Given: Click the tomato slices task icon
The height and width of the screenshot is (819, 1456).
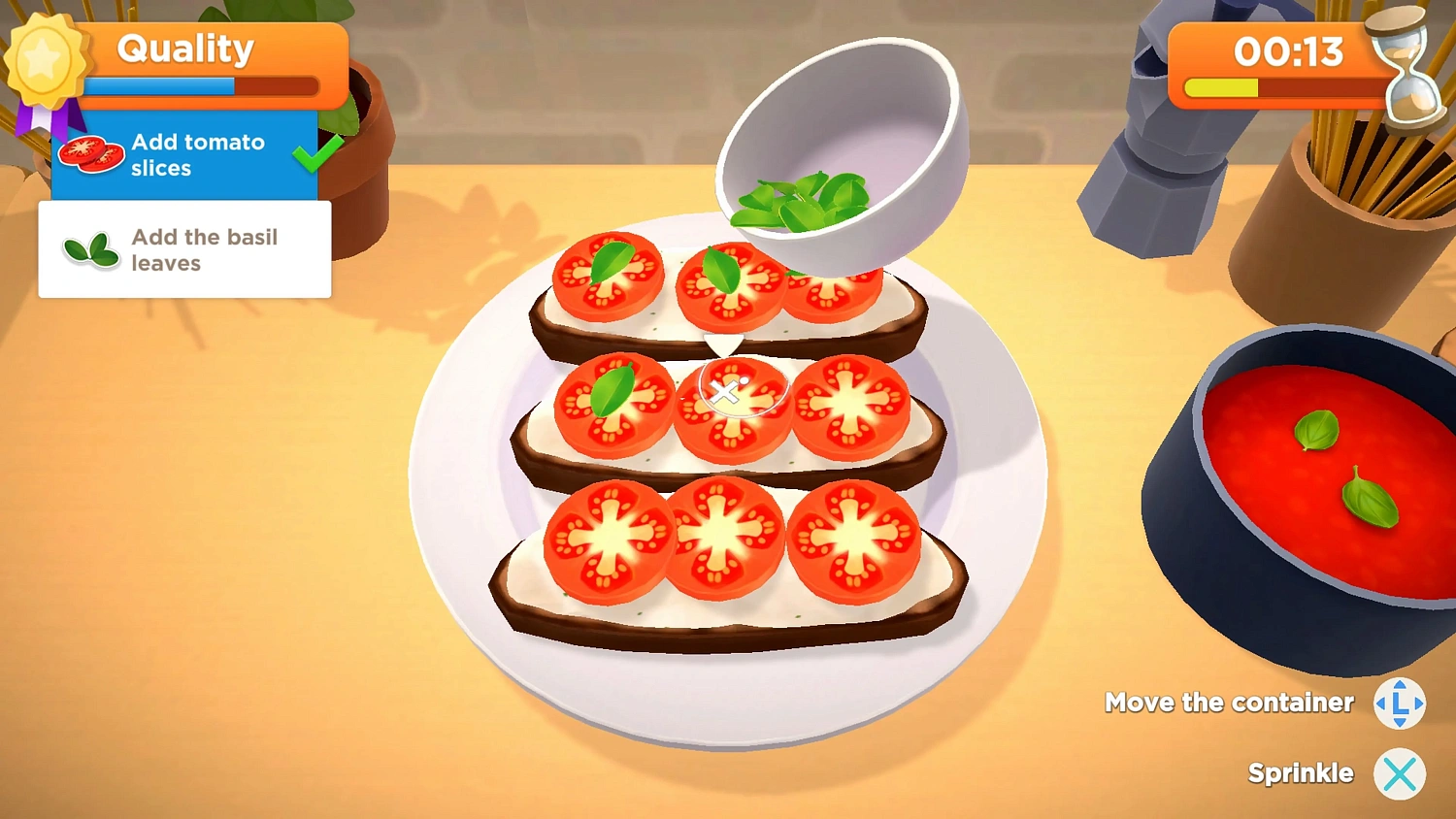Looking at the screenshot, I should pyautogui.click(x=90, y=154).
